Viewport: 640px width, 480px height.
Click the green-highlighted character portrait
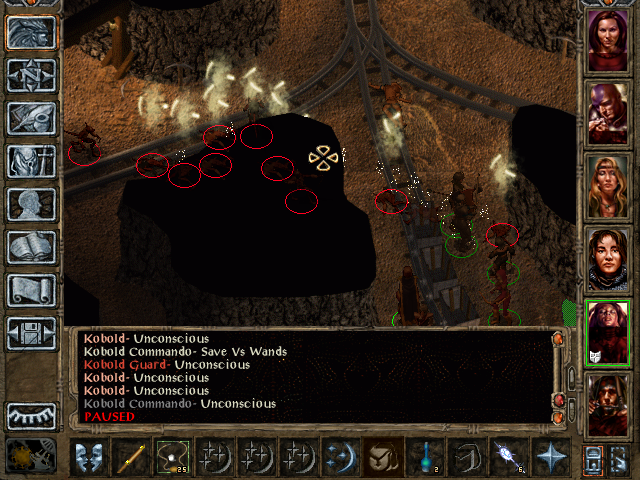(x=607, y=330)
